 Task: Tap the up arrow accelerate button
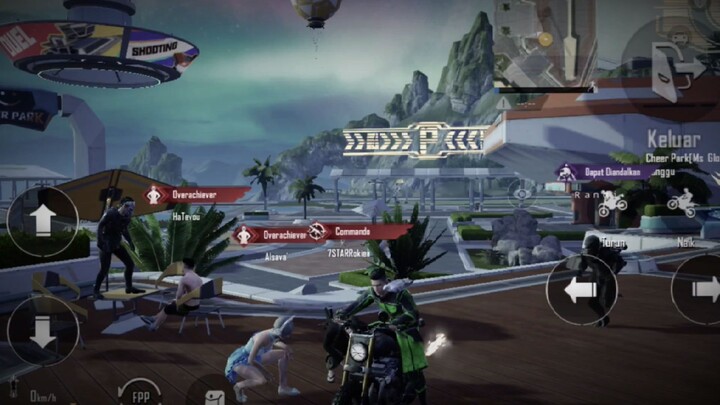point(42,222)
